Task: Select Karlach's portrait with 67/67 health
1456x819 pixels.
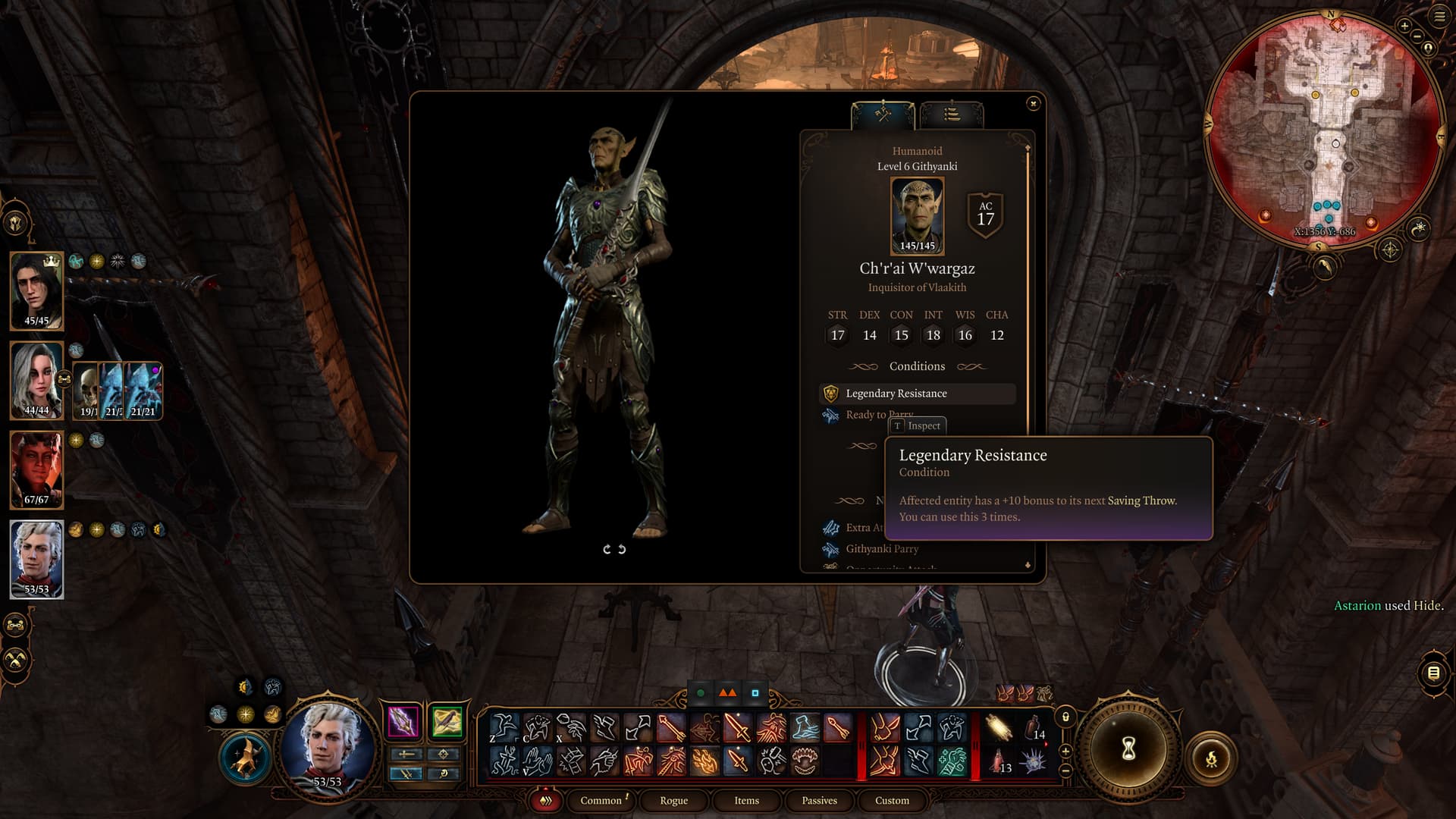Action: [36, 470]
